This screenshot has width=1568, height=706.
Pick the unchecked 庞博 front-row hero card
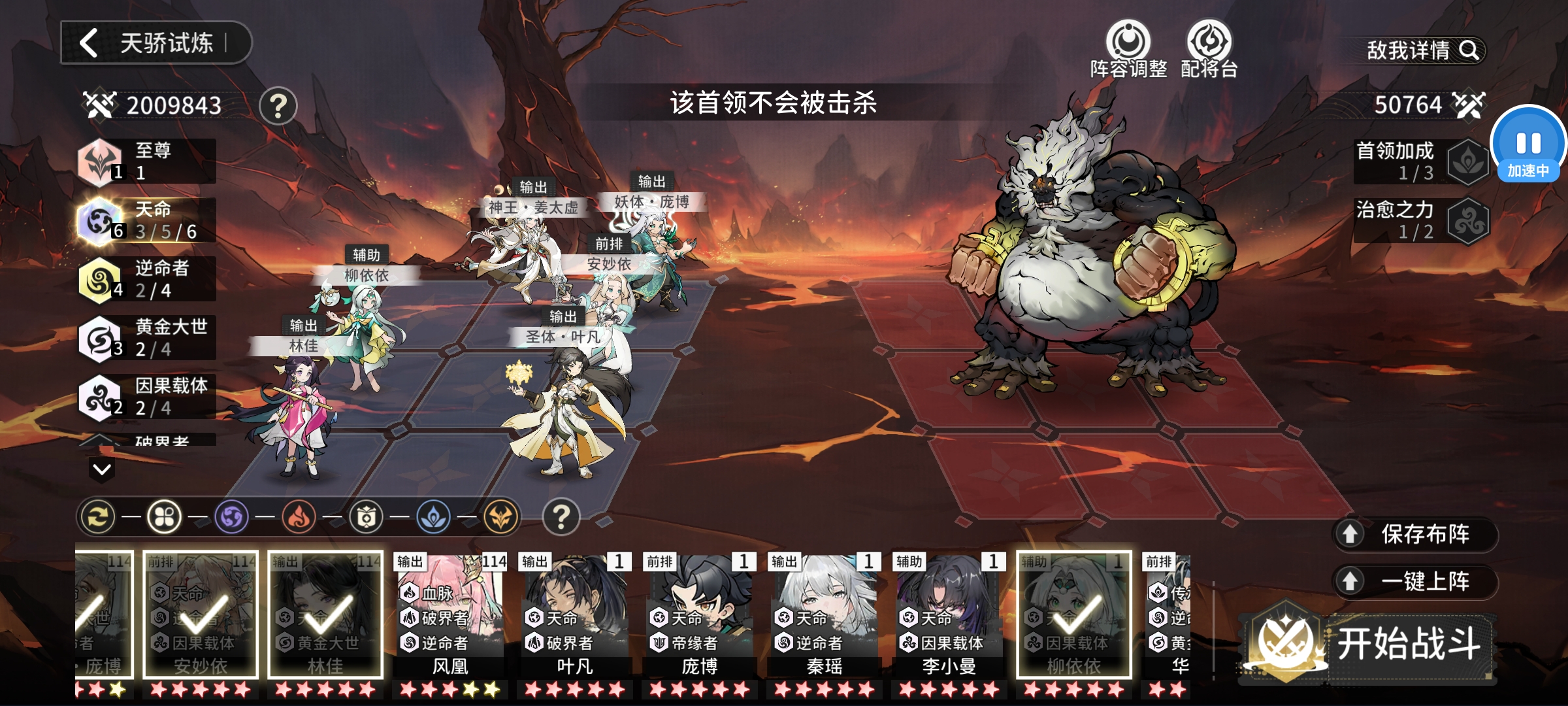(700, 616)
